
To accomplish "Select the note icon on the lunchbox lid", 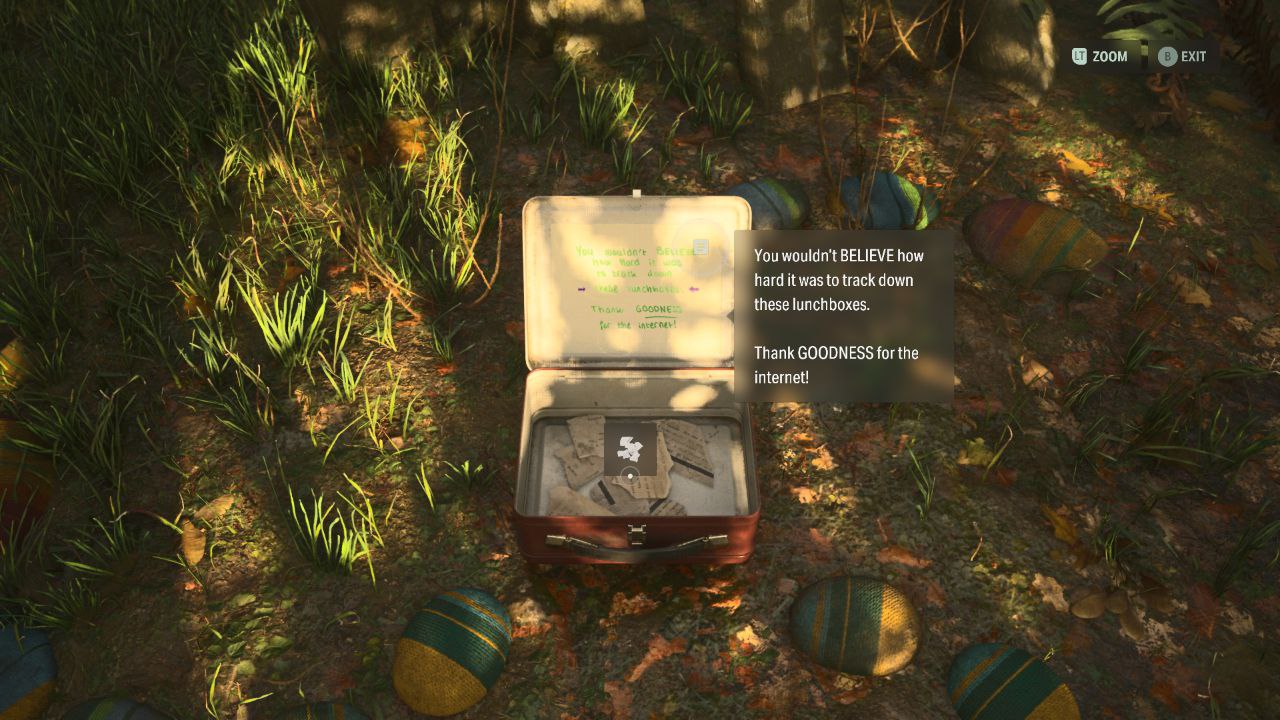I will click(x=701, y=246).
